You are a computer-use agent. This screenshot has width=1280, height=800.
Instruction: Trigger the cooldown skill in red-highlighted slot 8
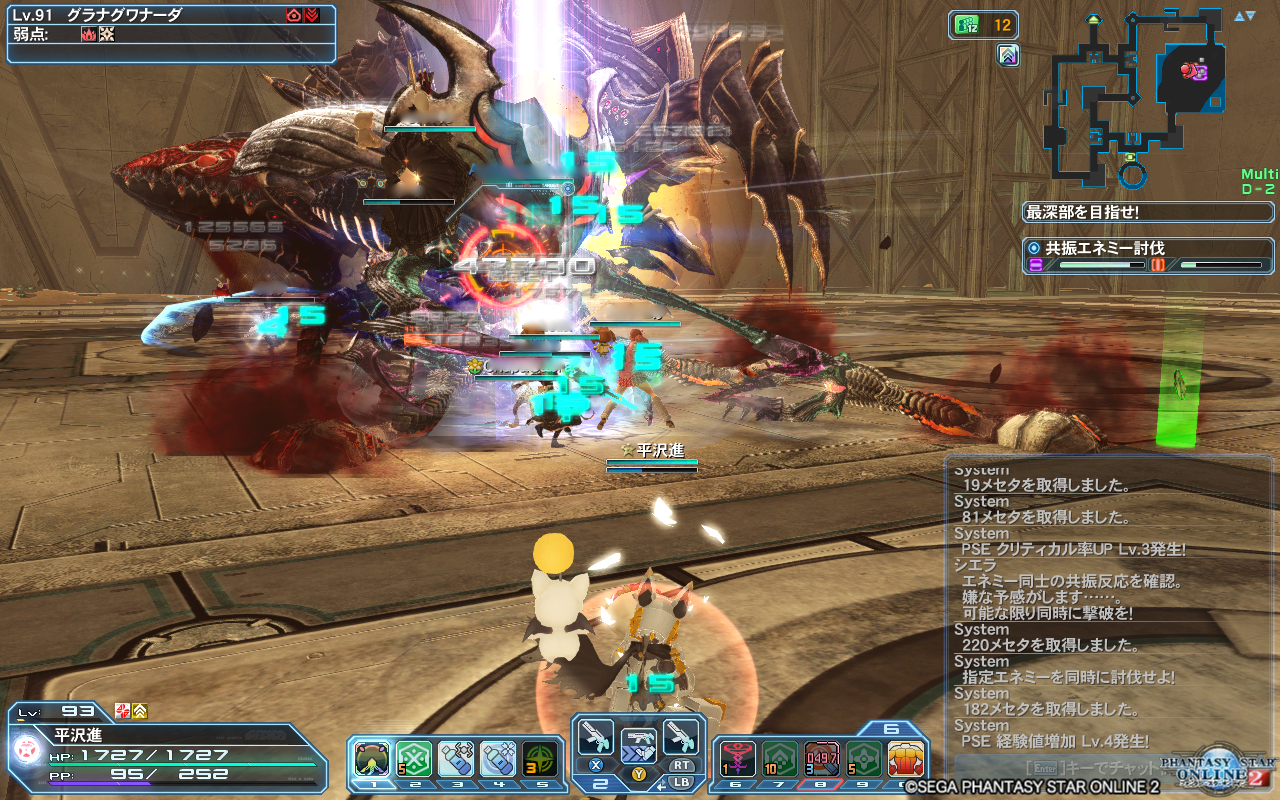(821, 760)
